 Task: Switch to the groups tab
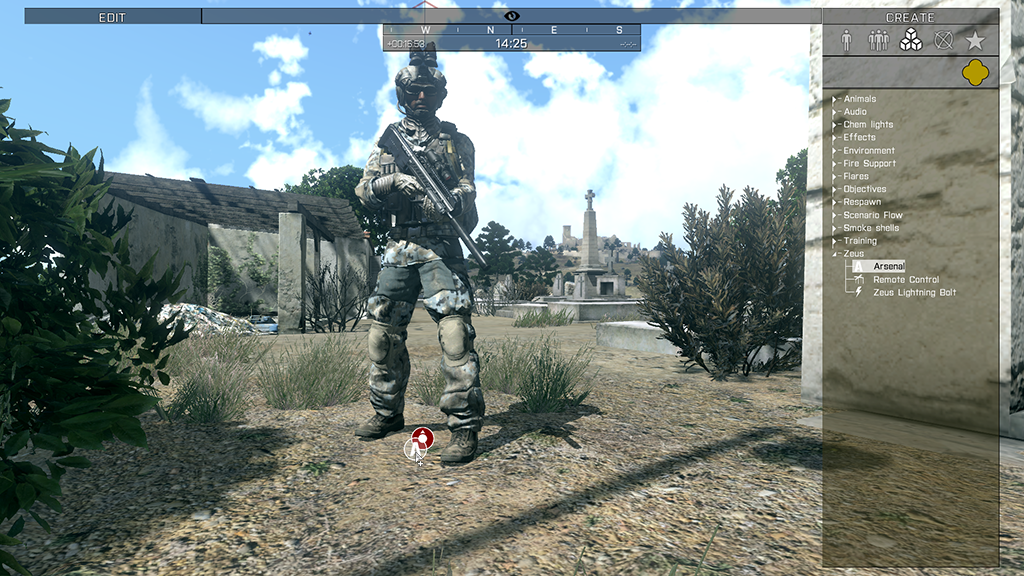pyautogui.click(x=878, y=40)
